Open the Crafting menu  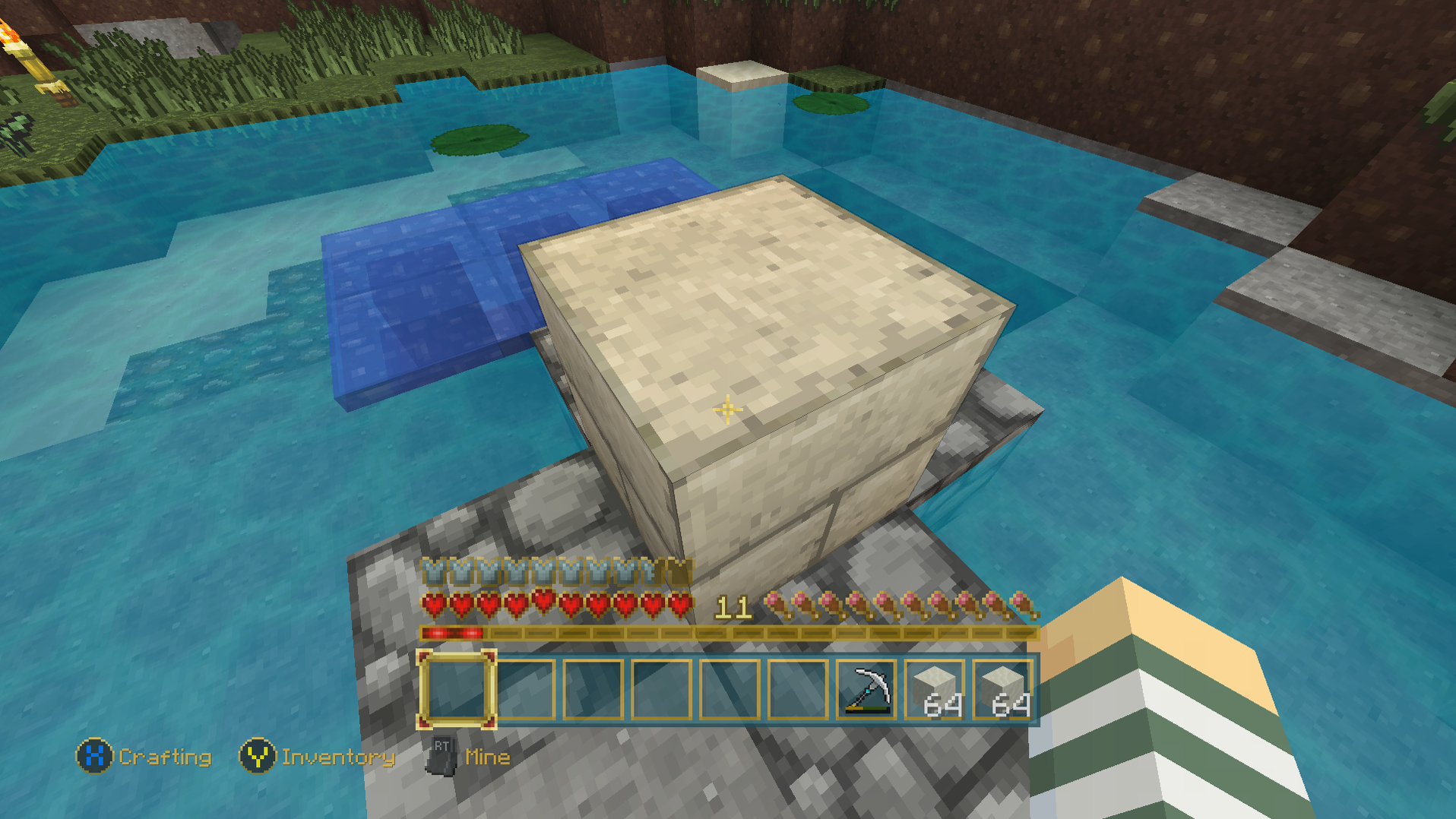coord(166,757)
